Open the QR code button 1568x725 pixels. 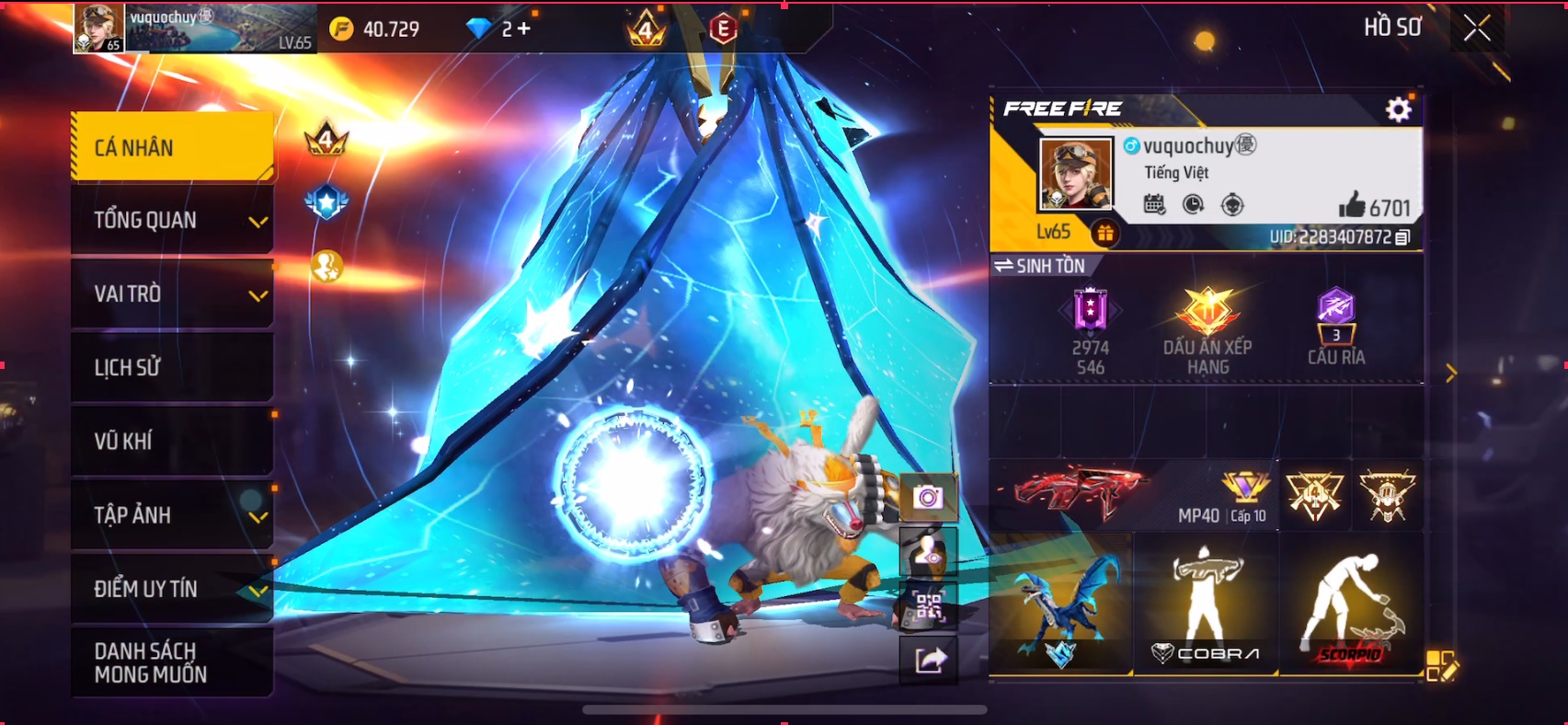(928, 606)
